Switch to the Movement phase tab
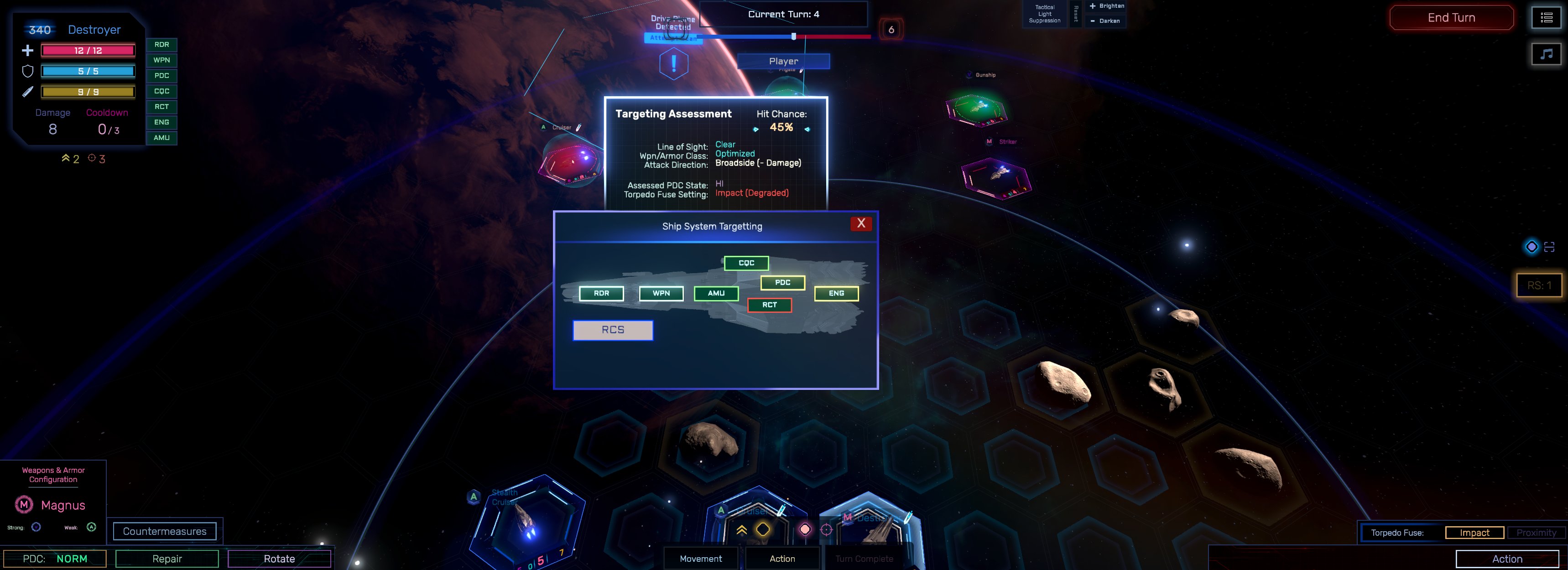The width and height of the screenshot is (1568, 570). (701, 559)
